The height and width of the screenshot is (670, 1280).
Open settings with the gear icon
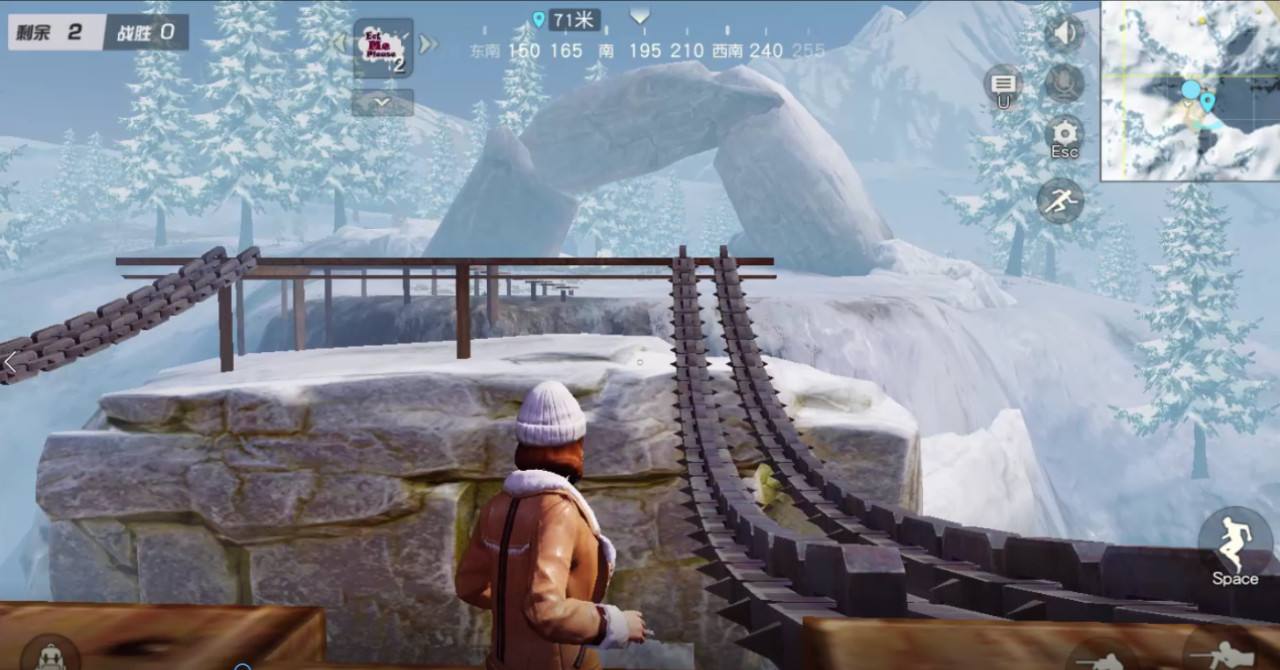tap(1064, 134)
